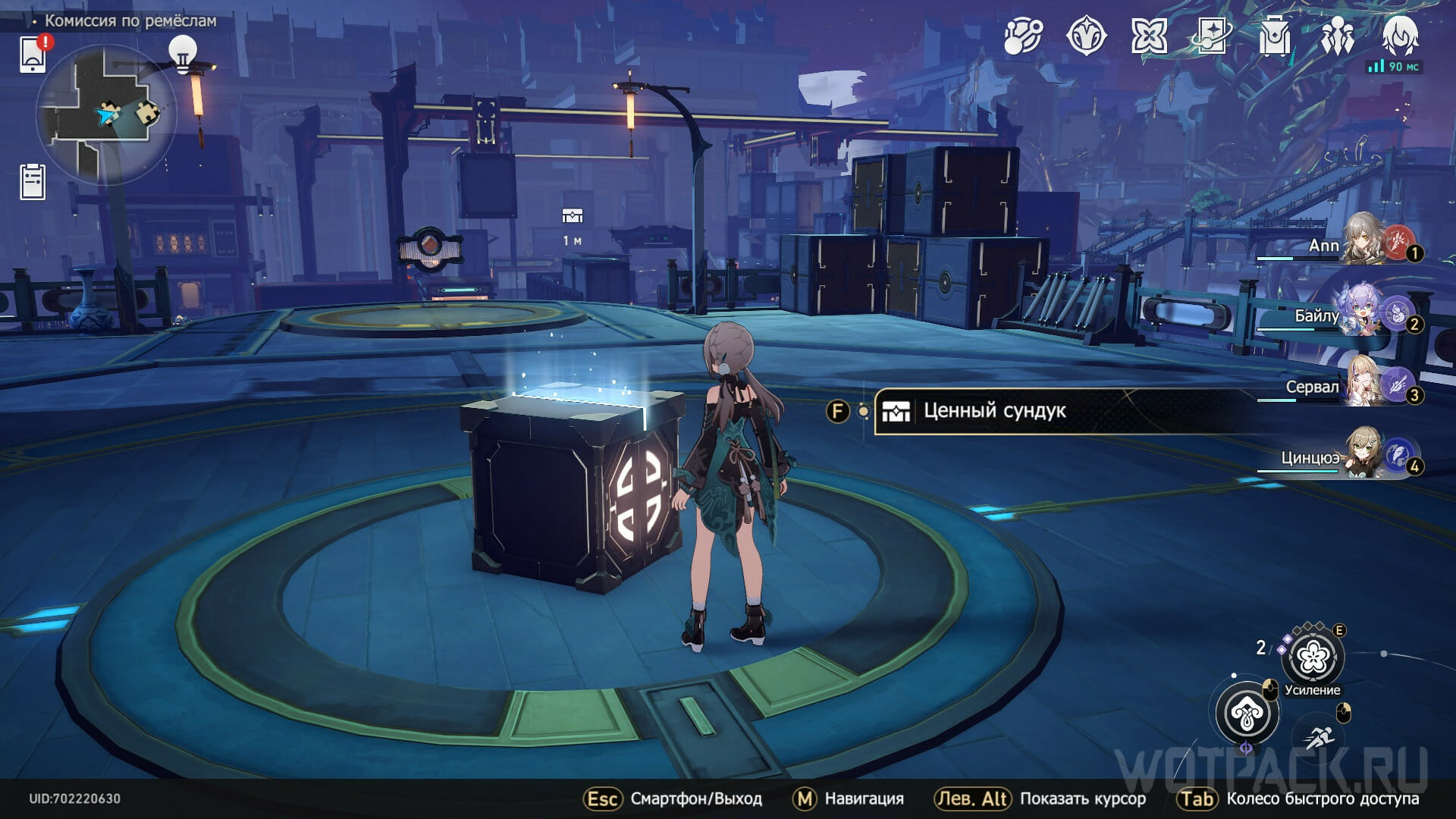Screen dimensions: 1456x819
Task: Open the smartphone menu with the red alert
Action: coord(33,54)
